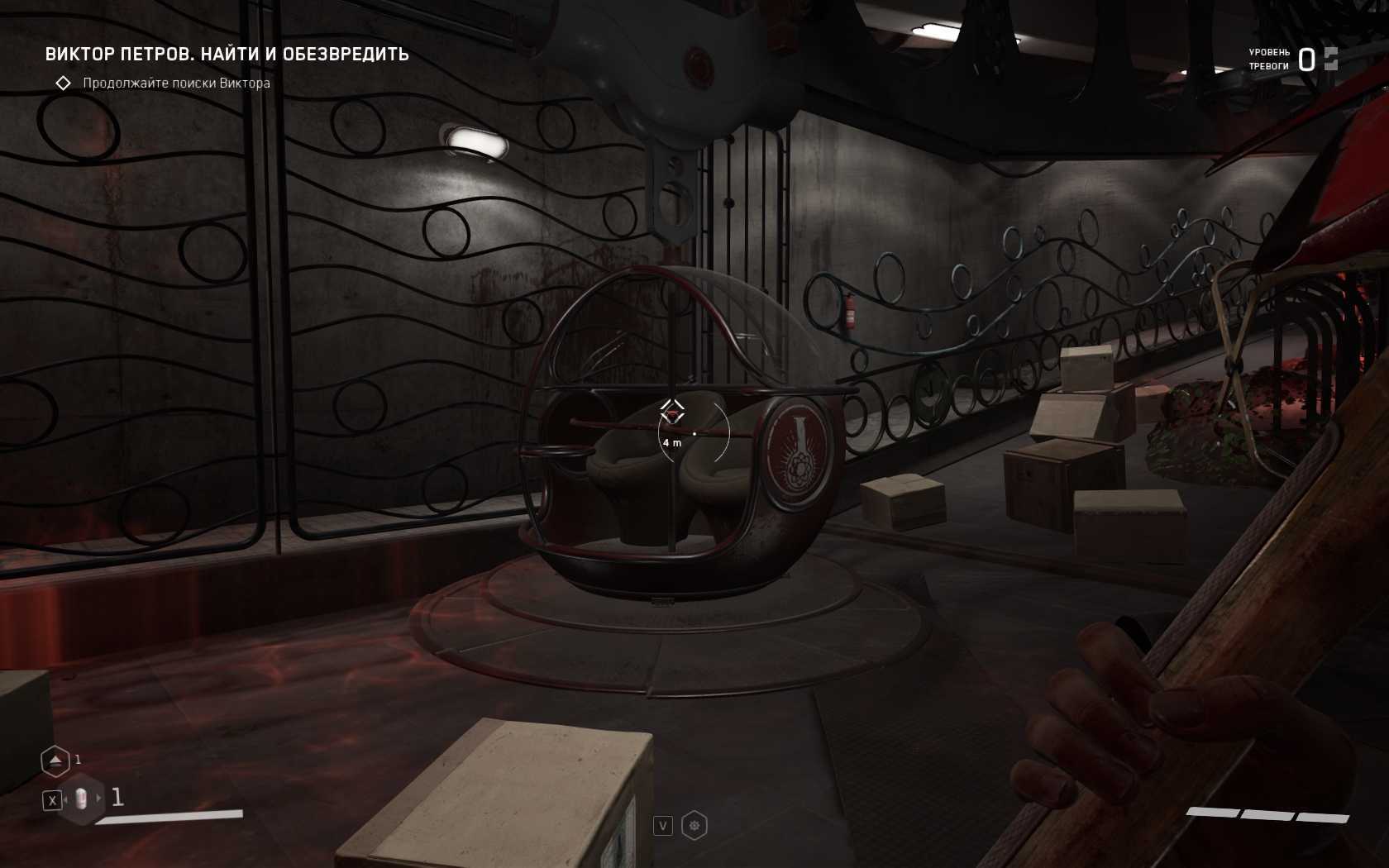Screen dimensions: 1389x868
Task: Click the objective Продолжайте поиски Виктора
Action: pos(176,83)
